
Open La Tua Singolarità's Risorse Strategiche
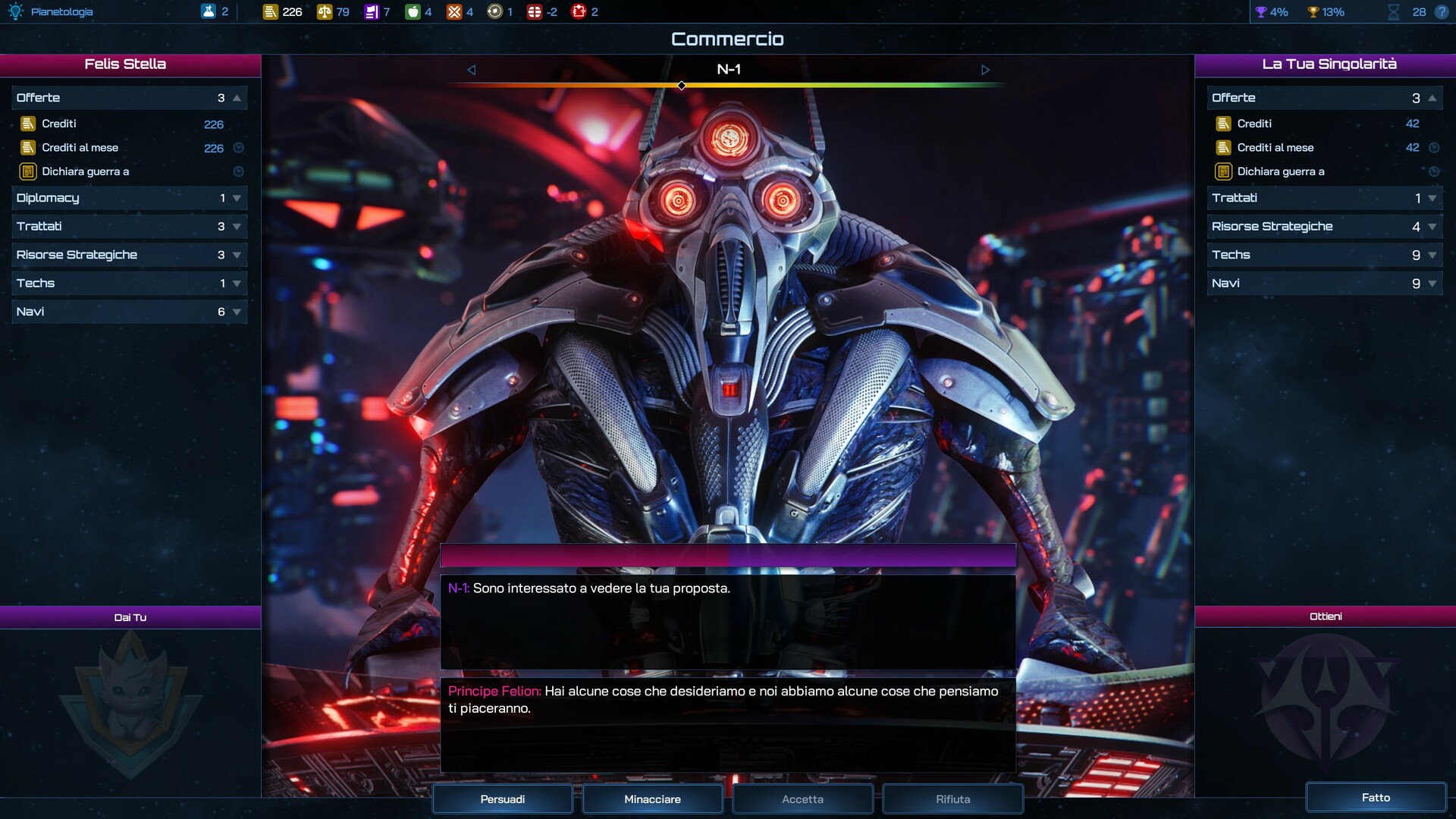click(x=1324, y=226)
